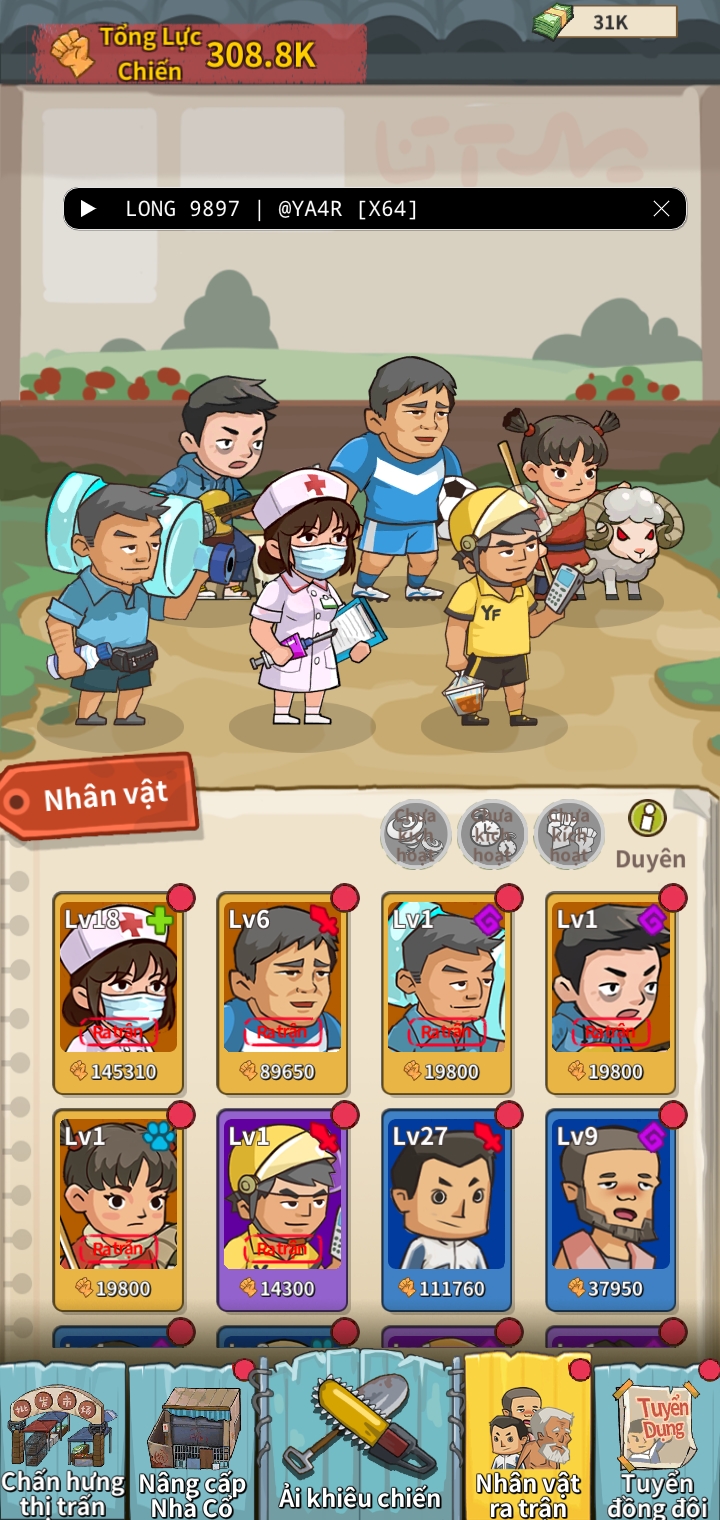Choose the Lv6 footballer card with 89650 power
The width and height of the screenshot is (720, 1520).
click(282, 990)
